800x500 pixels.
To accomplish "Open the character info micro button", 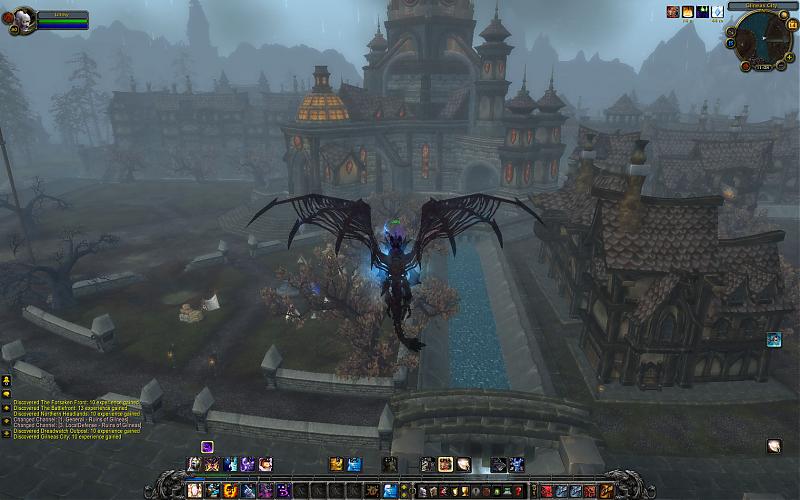I will [422, 491].
